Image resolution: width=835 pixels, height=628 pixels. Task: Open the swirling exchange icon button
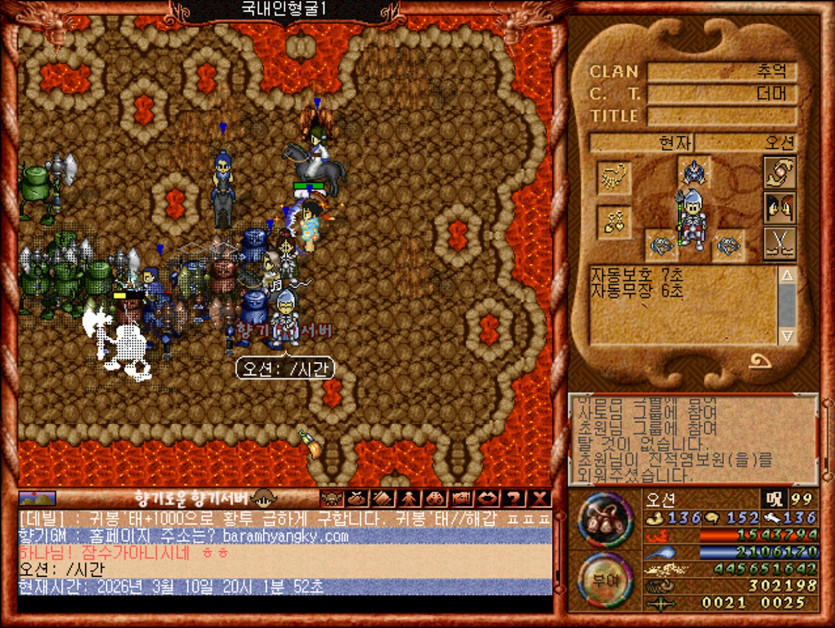(x=778, y=172)
